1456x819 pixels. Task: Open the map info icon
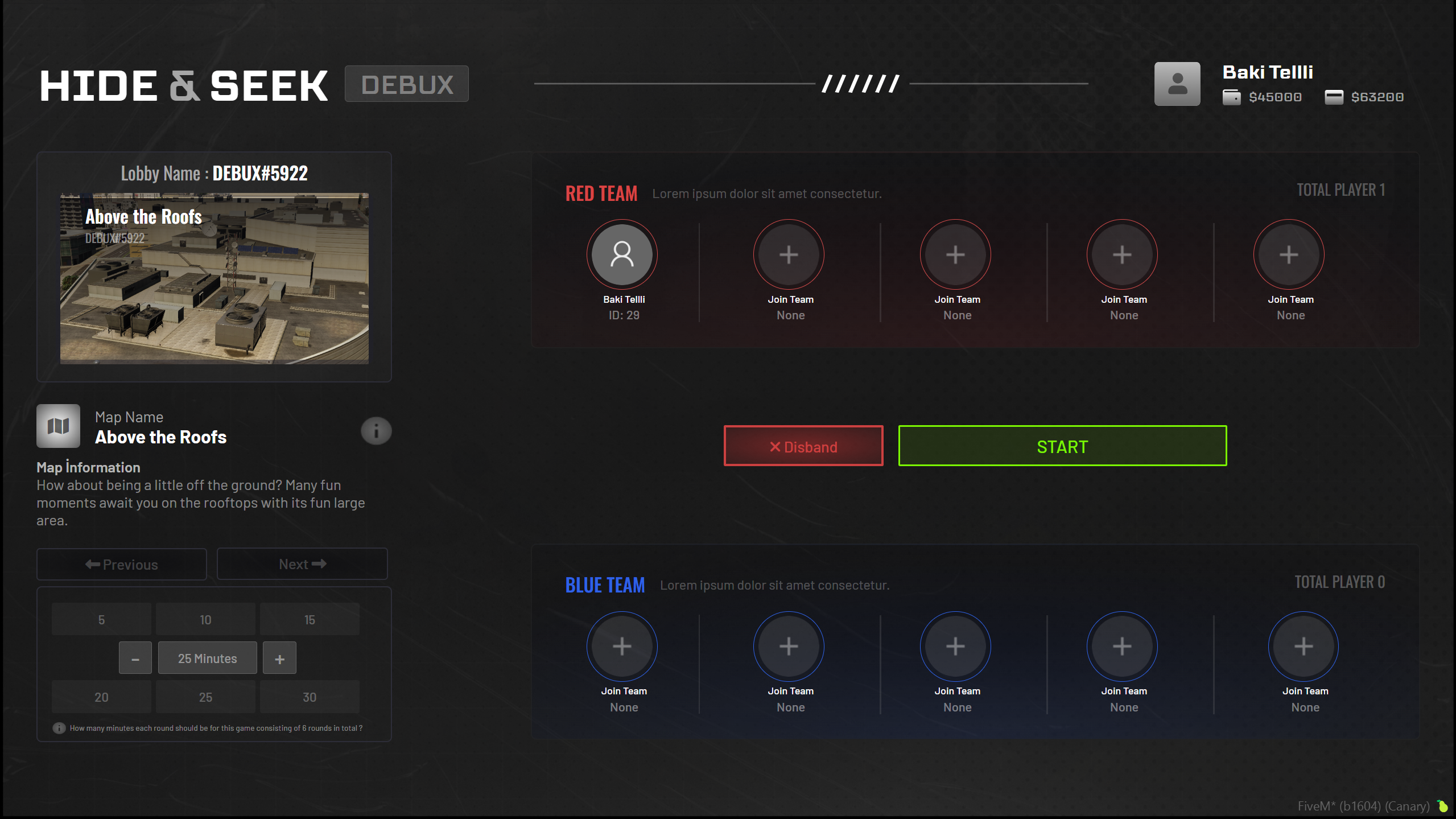(376, 431)
